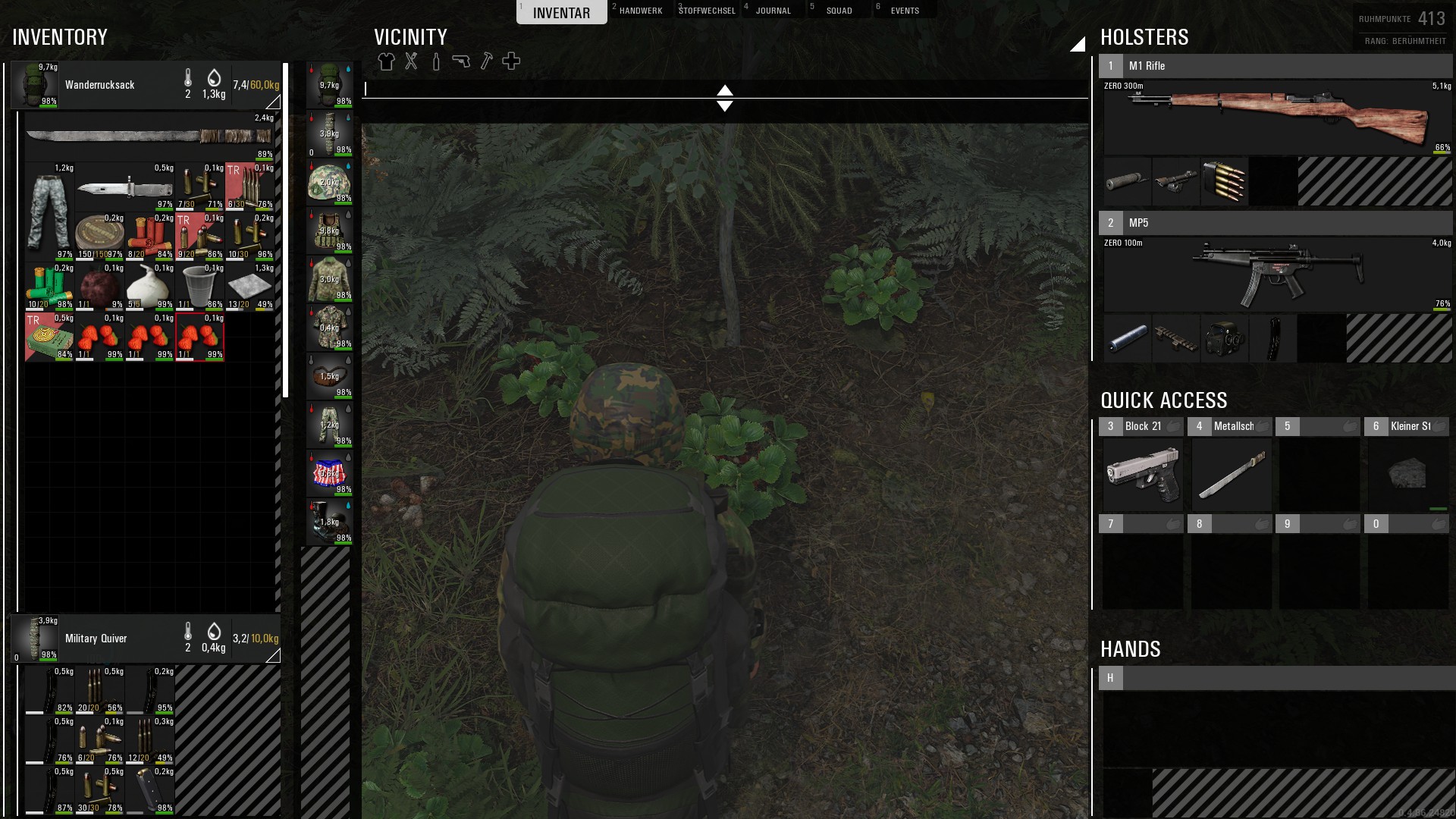
Task: Switch to the Handwerk tab
Action: click(x=640, y=11)
